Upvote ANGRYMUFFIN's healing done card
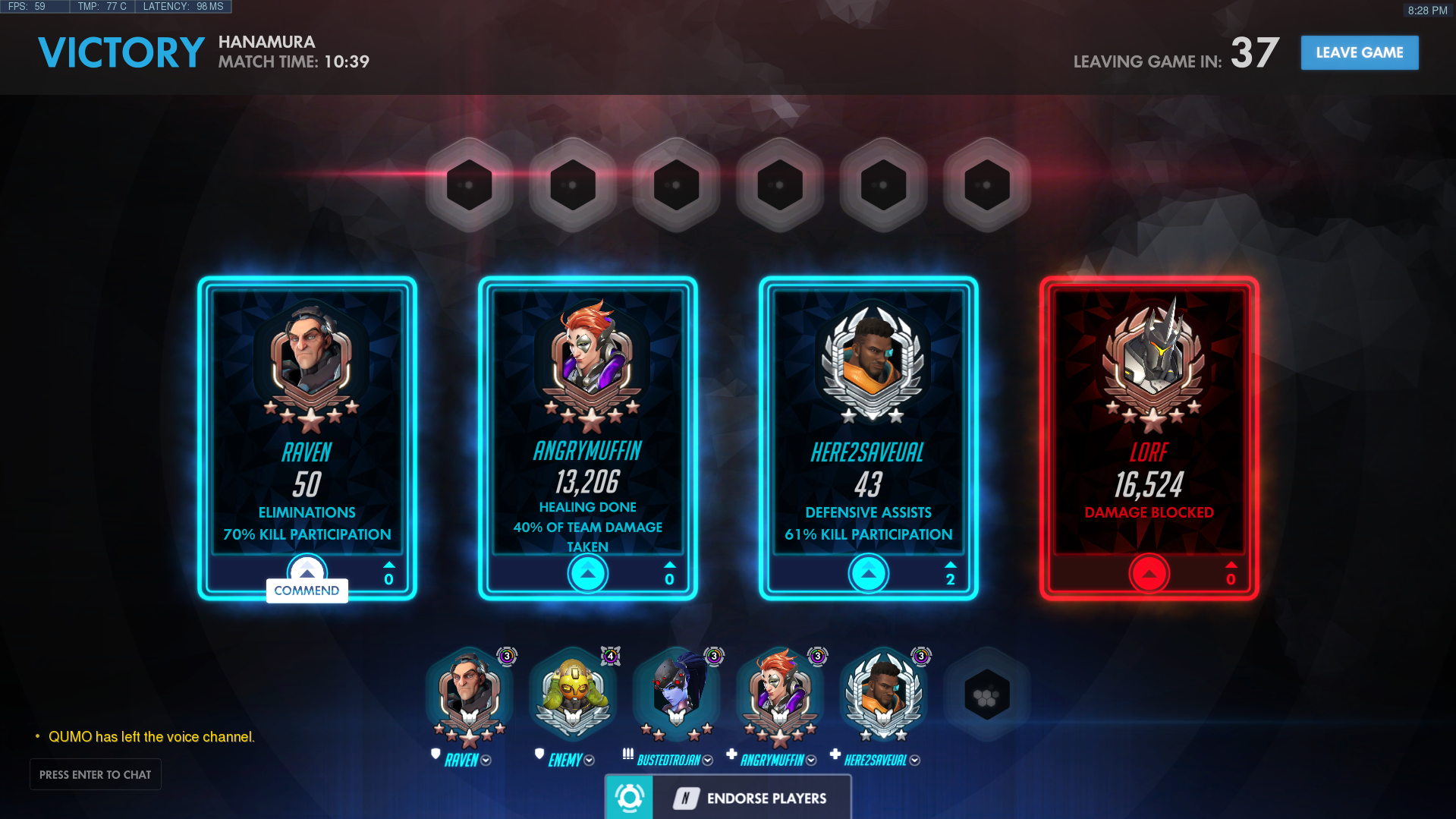Image resolution: width=1456 pixels, height=819 pixels. (x=588, y=574)
